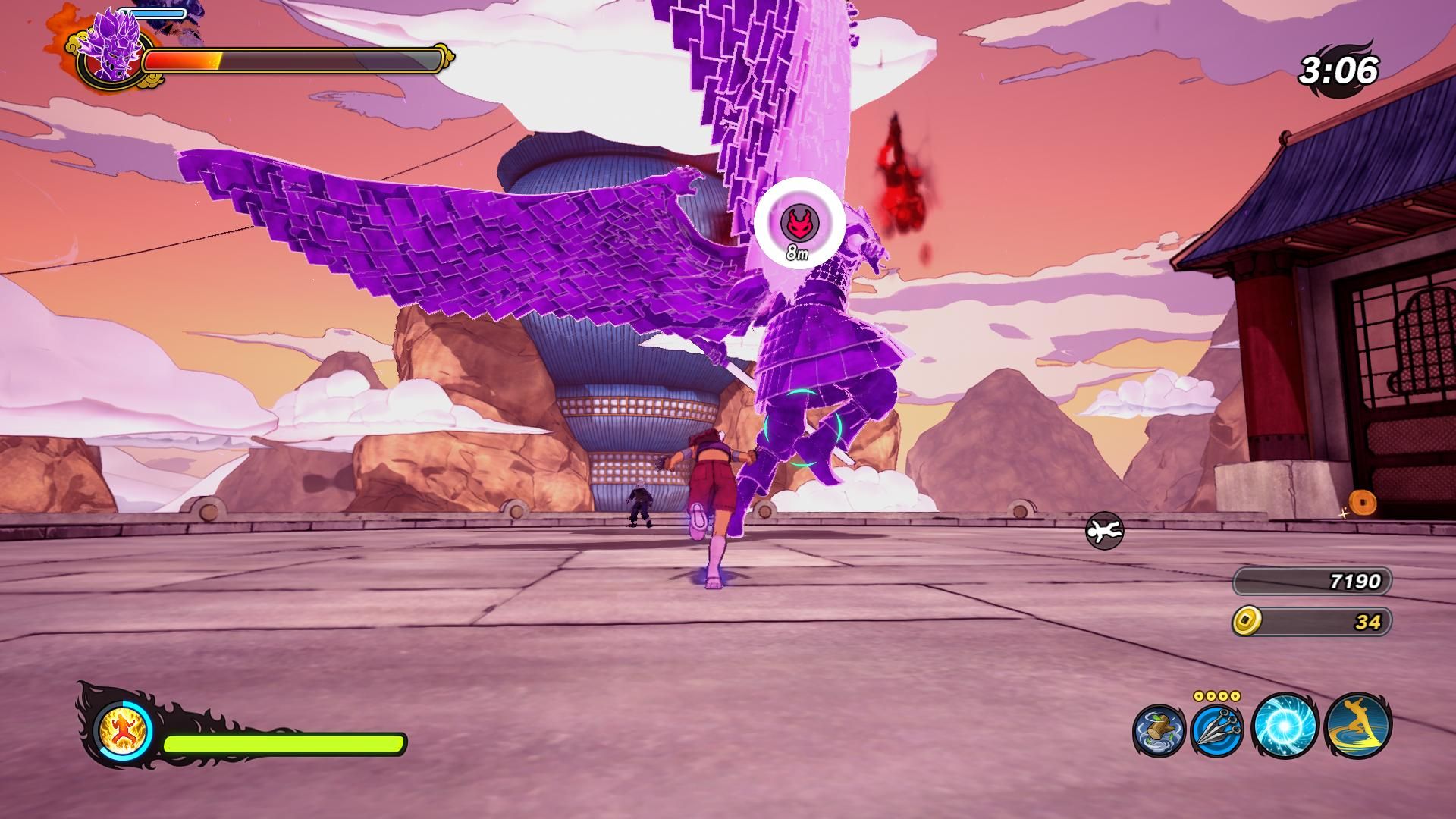
Task: Click the gold coin currency icon
Action: (x=1245, y=622)
